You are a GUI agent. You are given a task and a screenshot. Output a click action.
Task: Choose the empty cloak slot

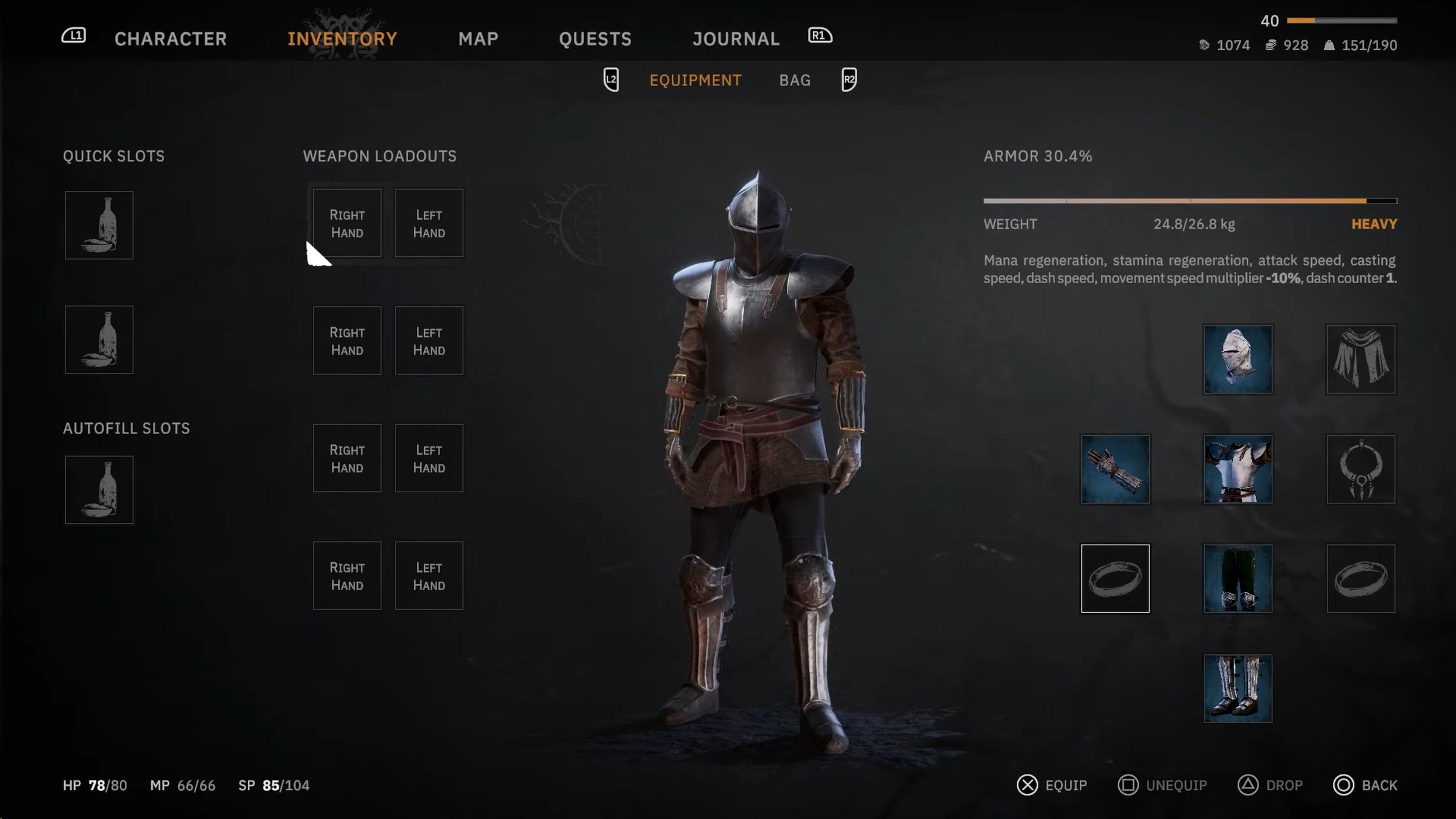(x=1360, y=359)
